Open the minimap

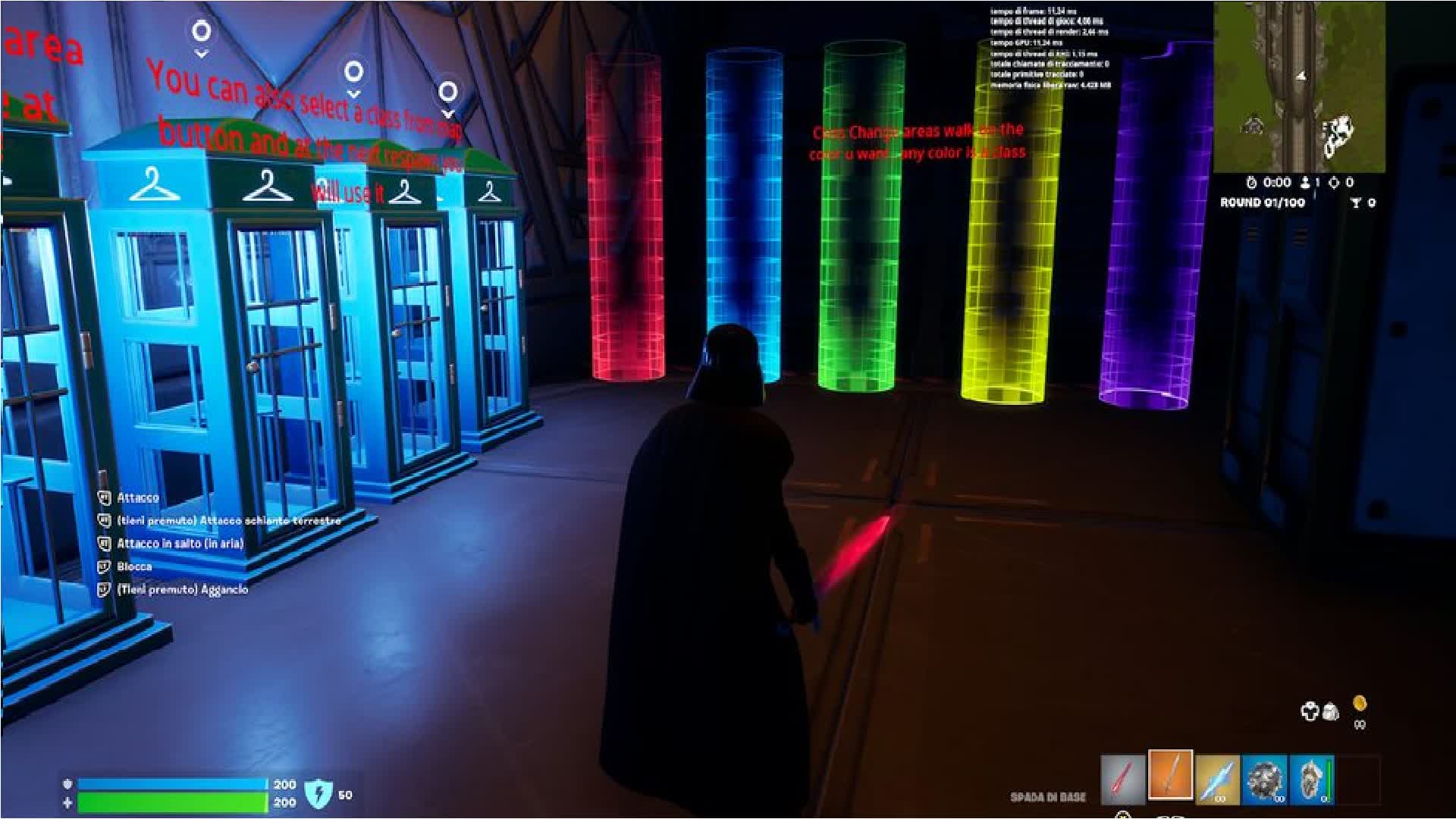(1299, 86)
